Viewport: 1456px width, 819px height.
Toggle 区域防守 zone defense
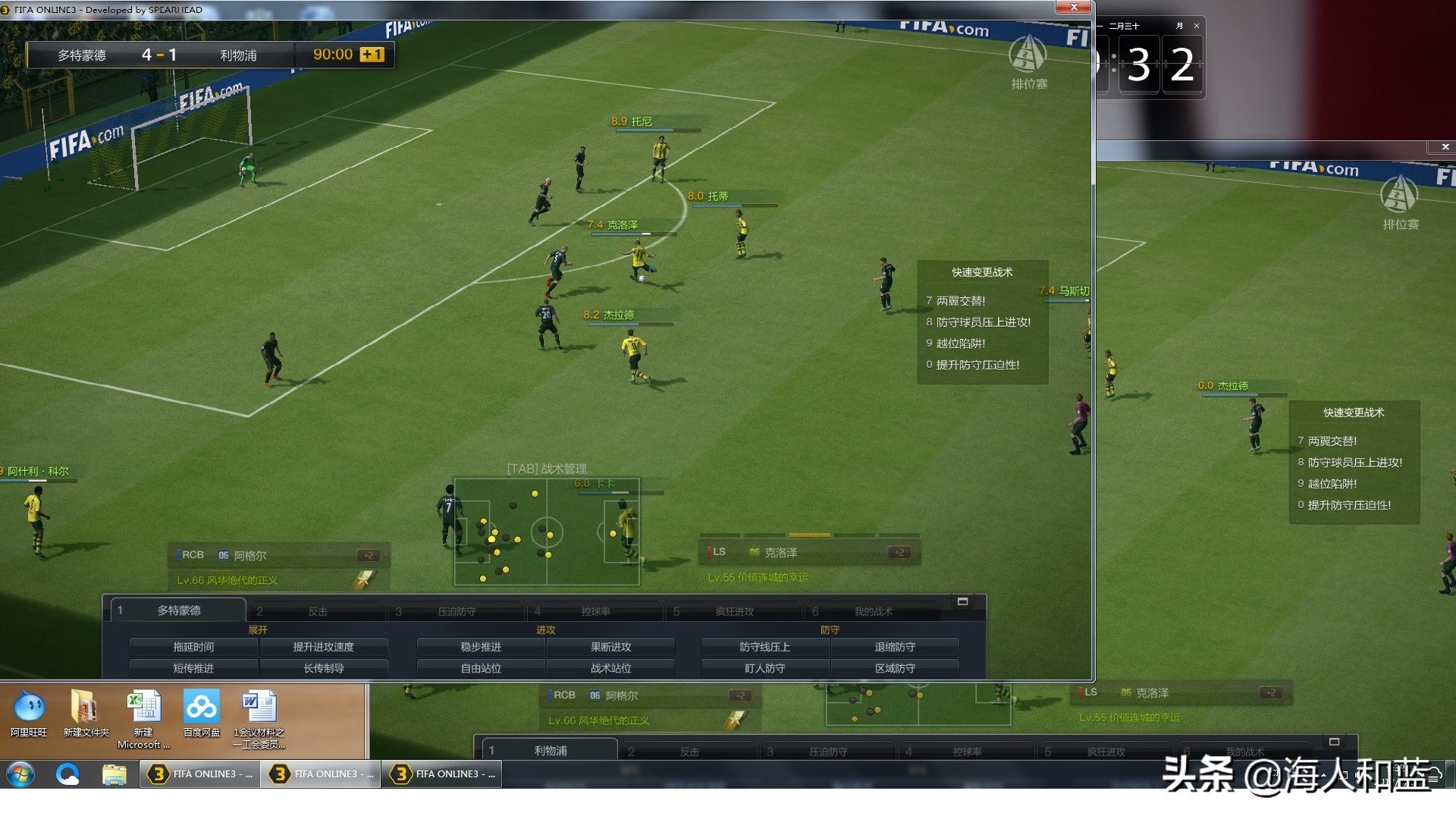point(895,667)
